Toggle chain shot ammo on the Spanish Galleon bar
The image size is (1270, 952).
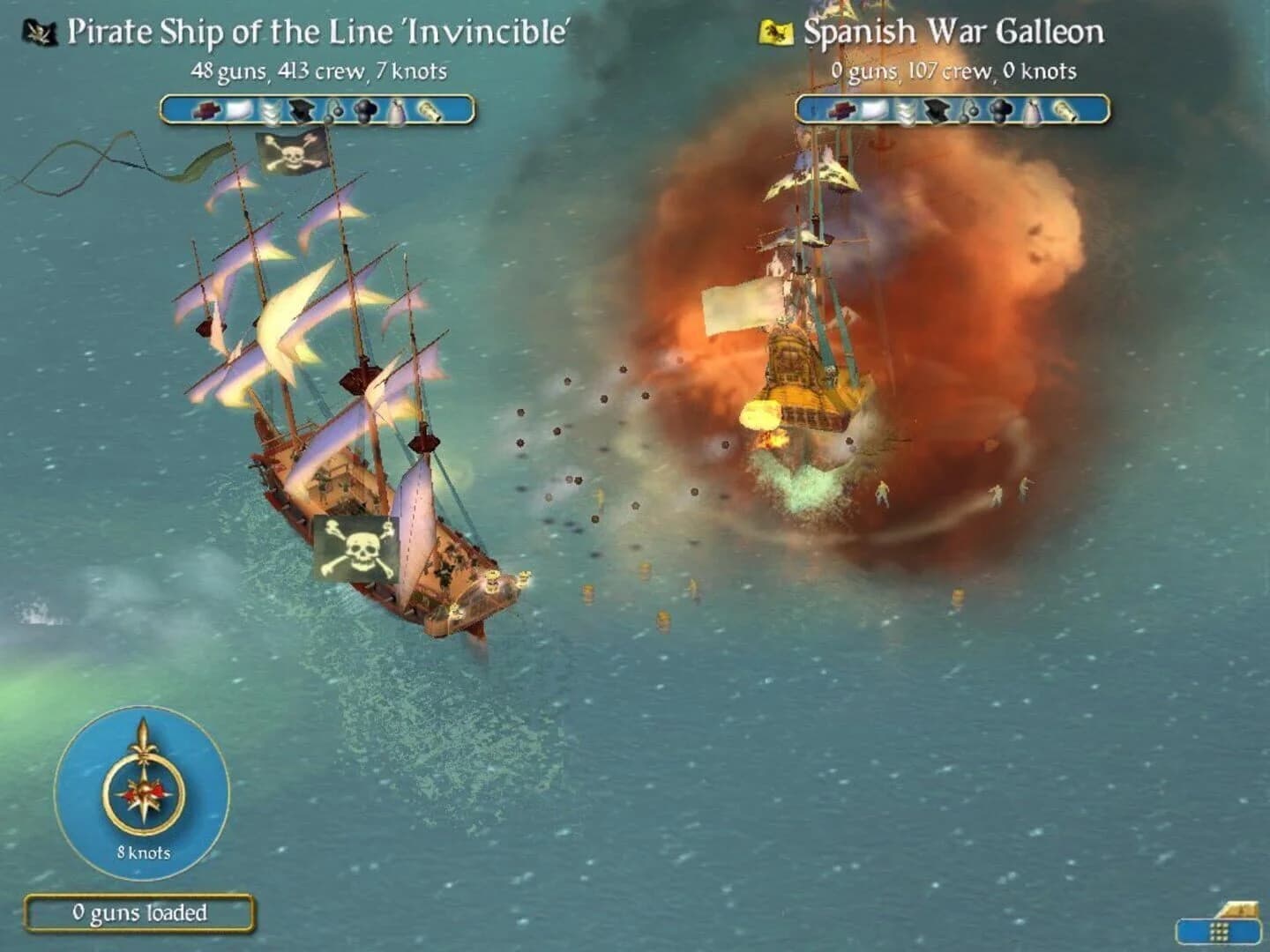pos(967,111)
